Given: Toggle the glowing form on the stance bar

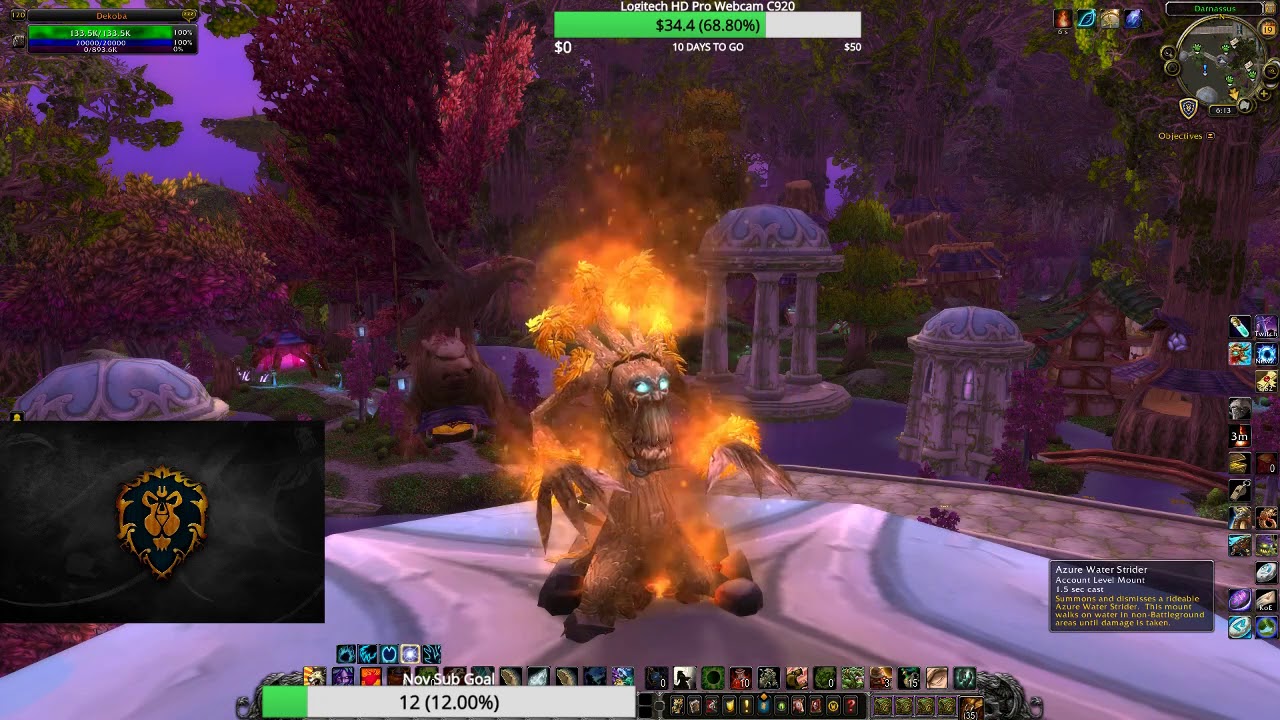Looking at the screenshot, I should [x=408, y=653].
